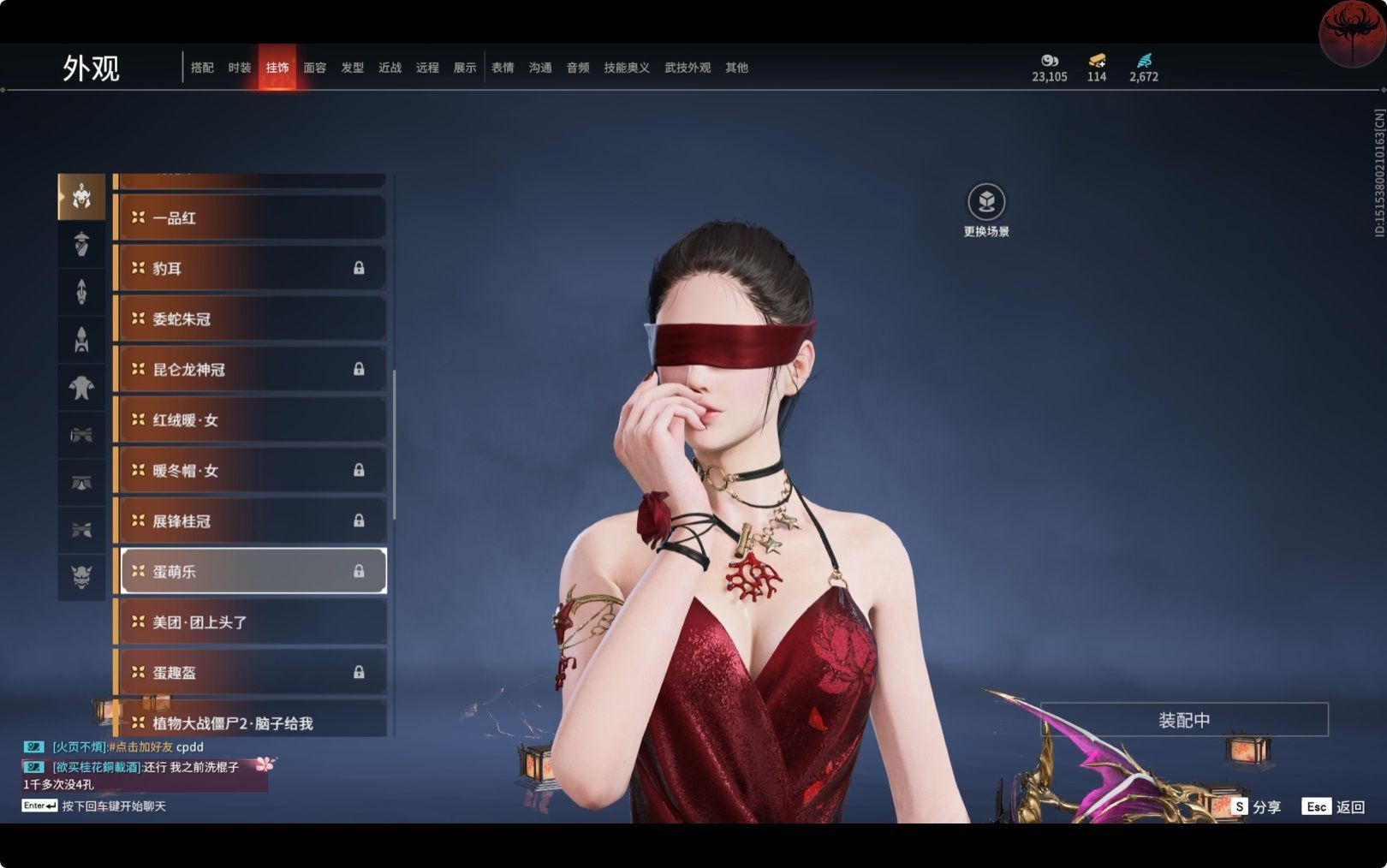Screen dimensions: 1387x868
Task: Select the oni mask category icon
Action: tap(81, 578)
